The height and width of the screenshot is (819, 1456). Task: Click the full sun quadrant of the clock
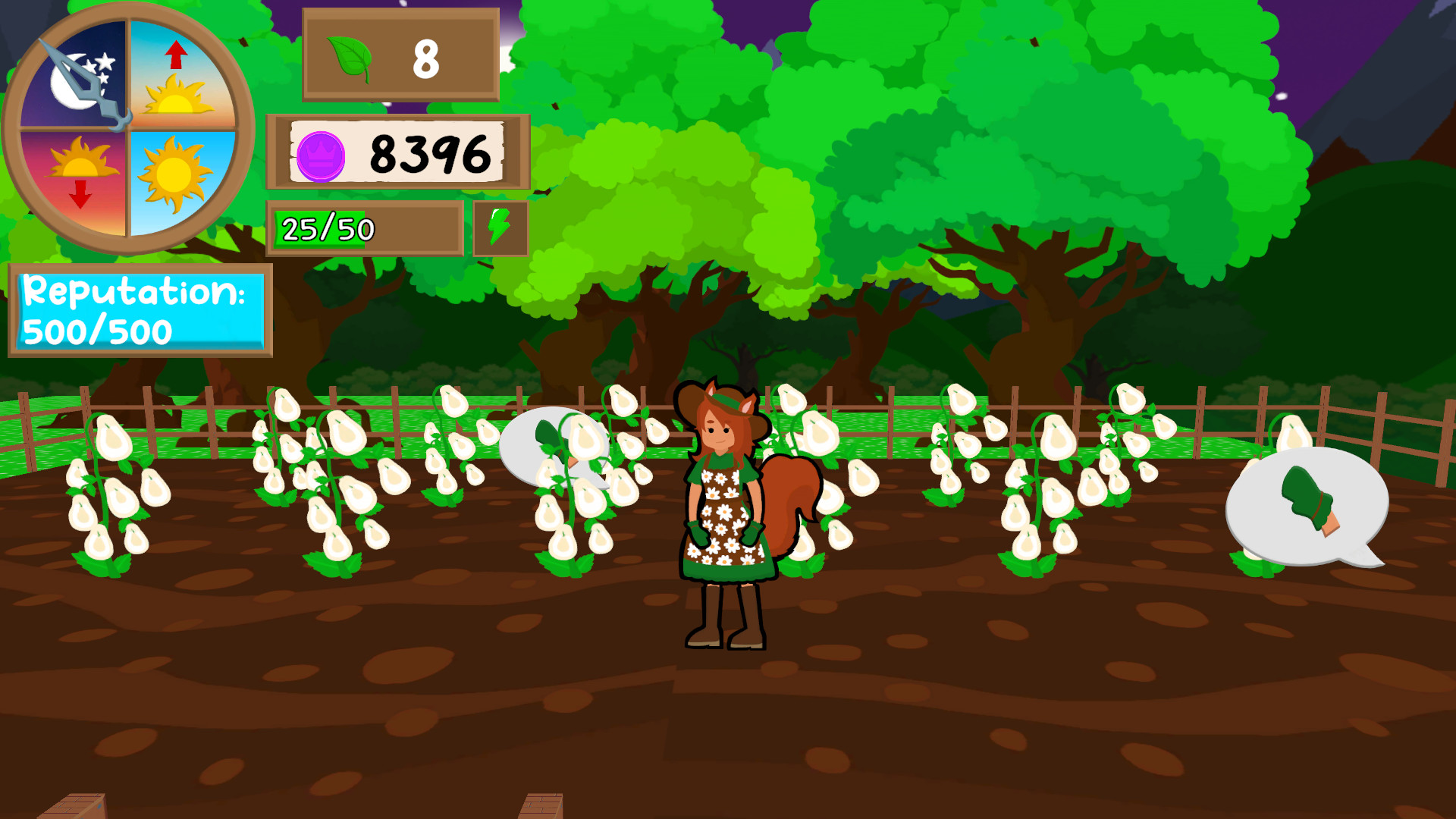(173, 174)
